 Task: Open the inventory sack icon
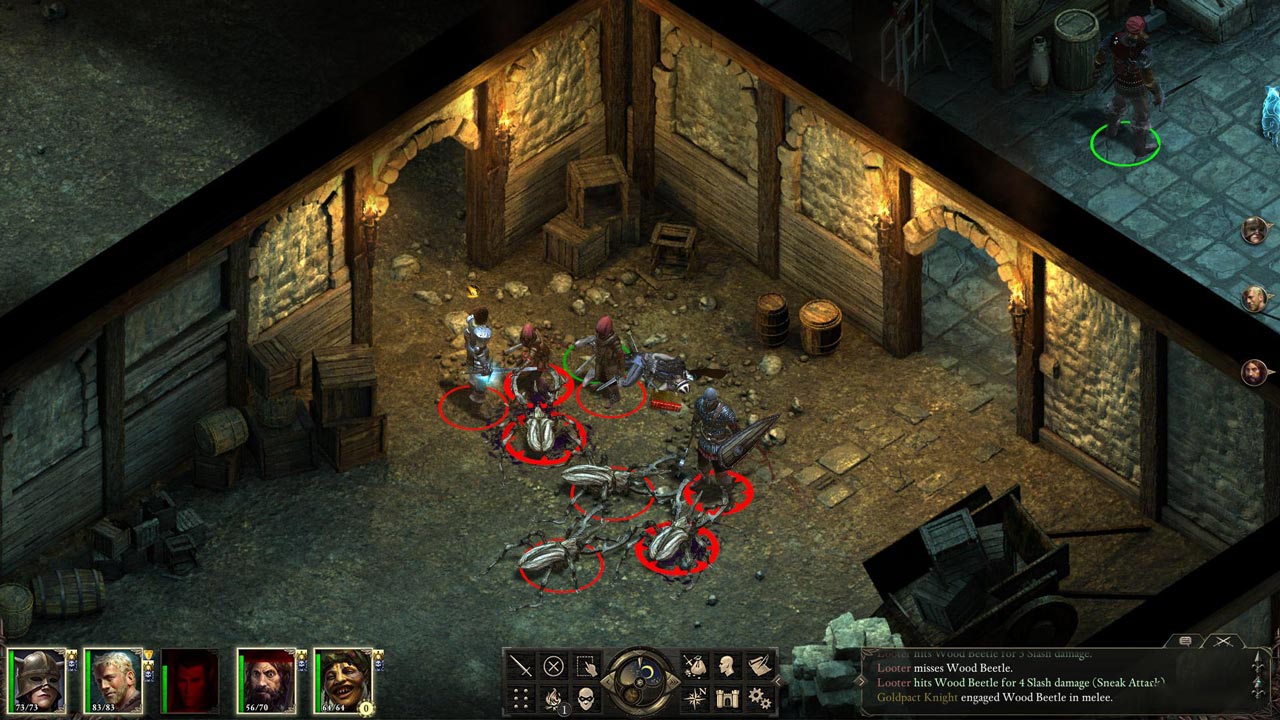694,666
